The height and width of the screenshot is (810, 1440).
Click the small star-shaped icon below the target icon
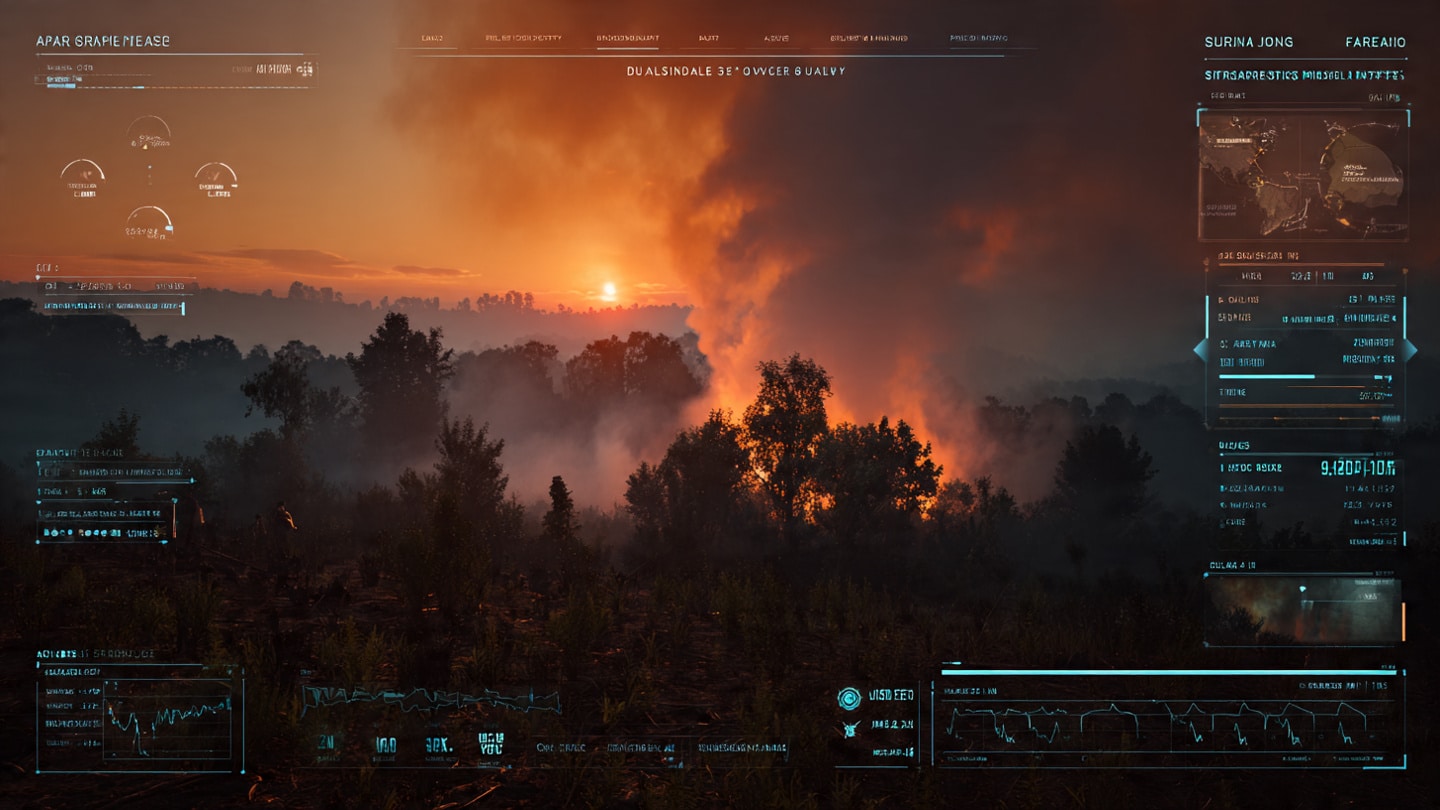[850, 728]
